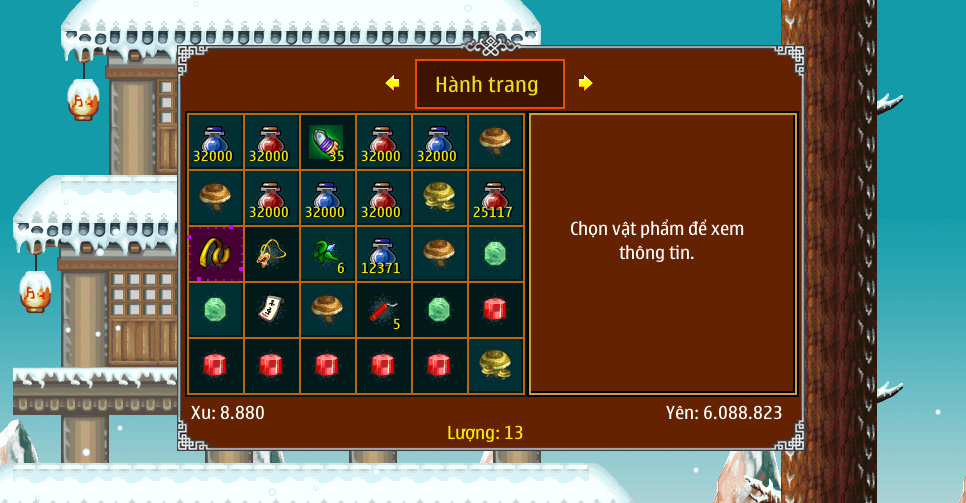Go to the previous menu with left arrow
This screenshot has width=966, height=503.
[x=392, y=84]
